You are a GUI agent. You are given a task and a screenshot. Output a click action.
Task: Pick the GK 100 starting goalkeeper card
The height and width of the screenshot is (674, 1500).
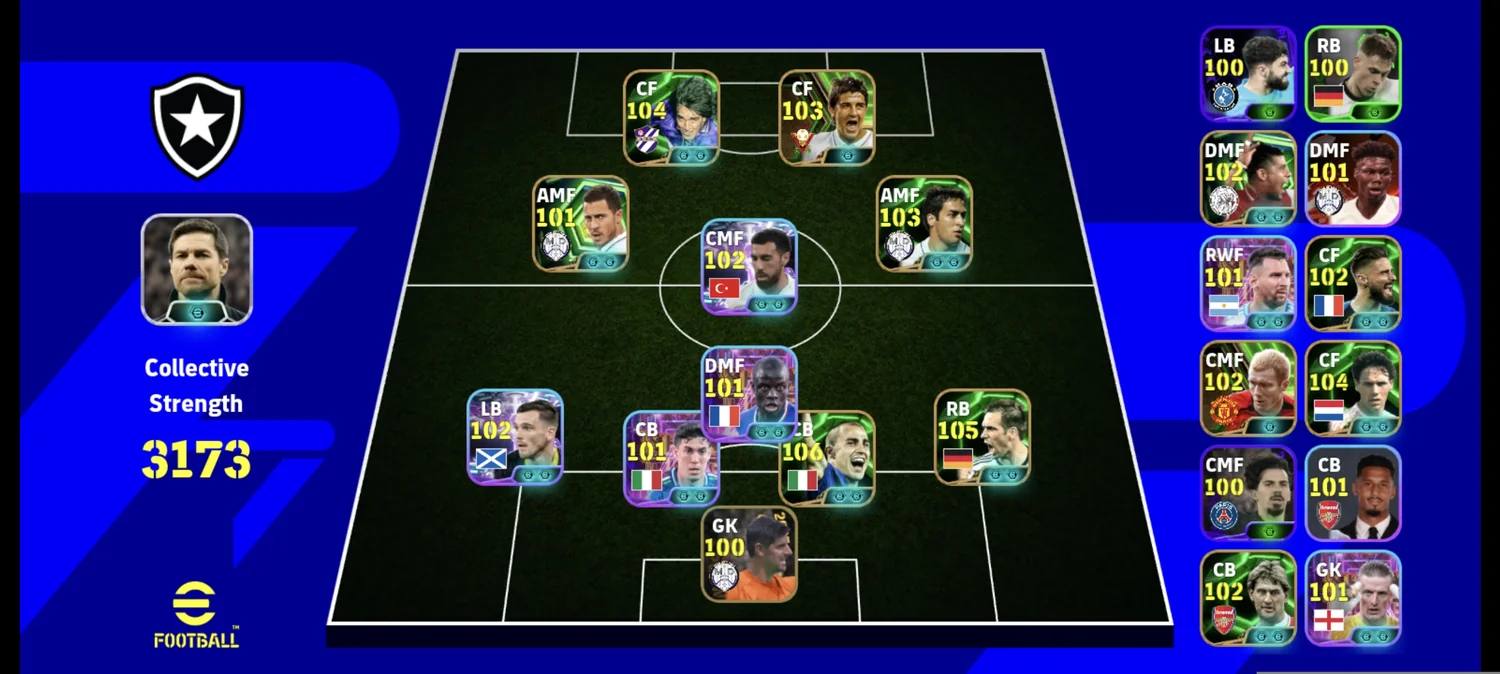pos(749,554)
